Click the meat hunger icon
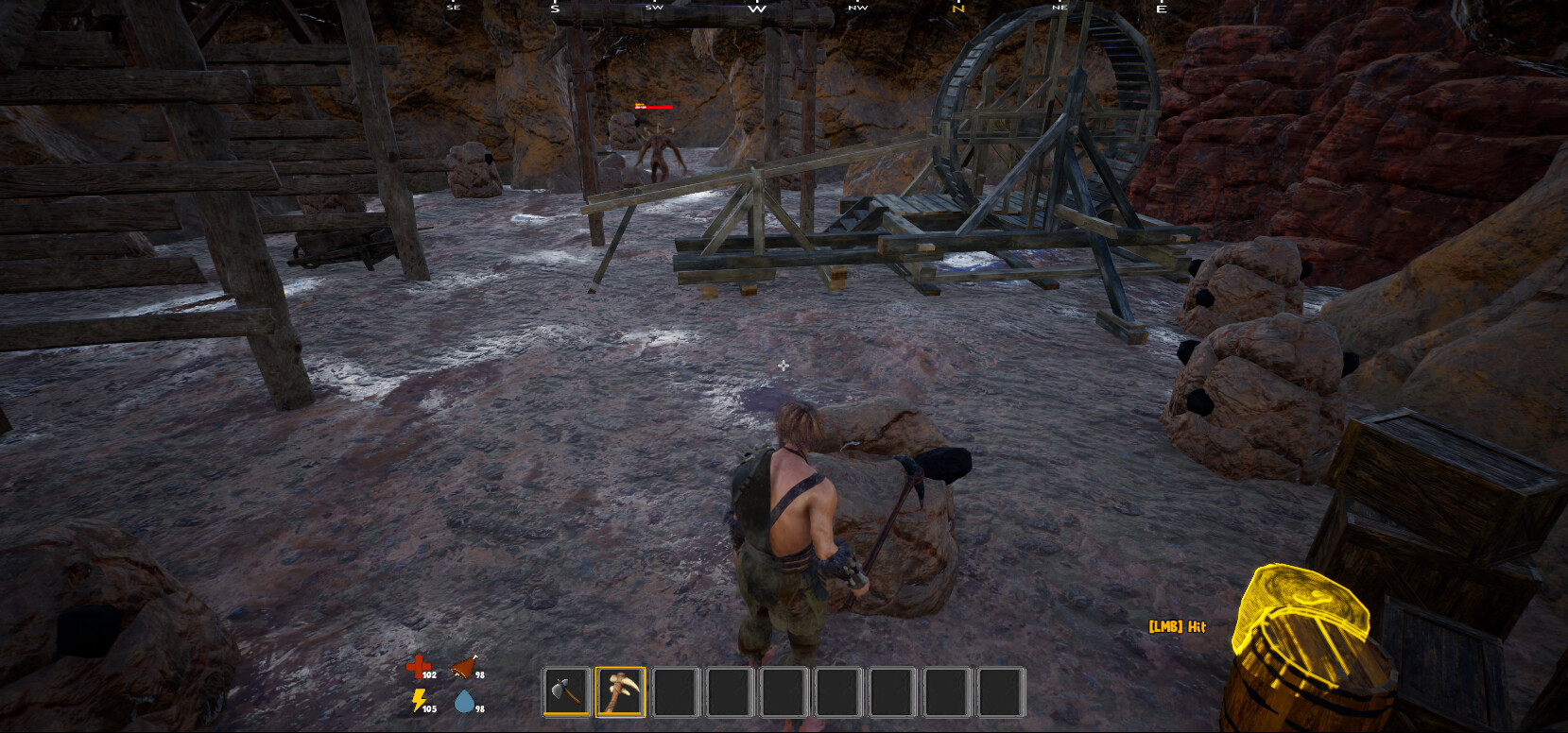1568x733 pixels. point(461,666)
